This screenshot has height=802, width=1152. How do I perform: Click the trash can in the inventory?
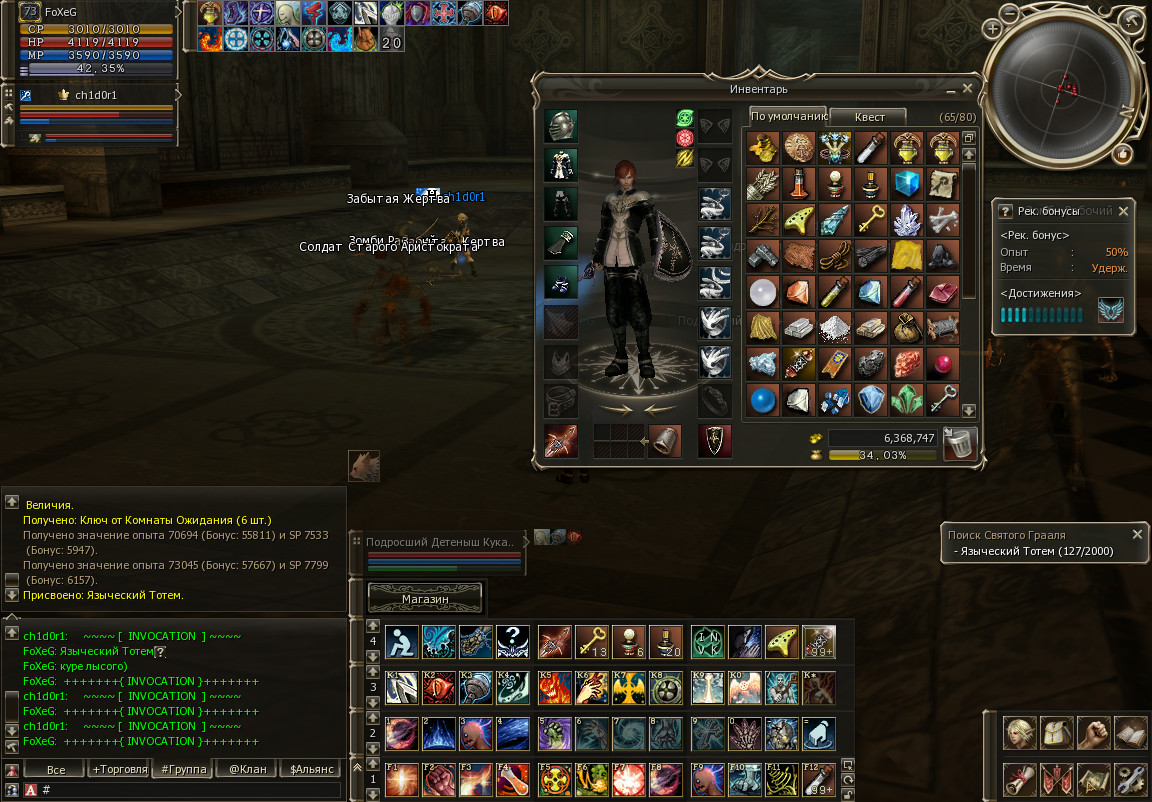pyautogui.click(x=960, y=443)
